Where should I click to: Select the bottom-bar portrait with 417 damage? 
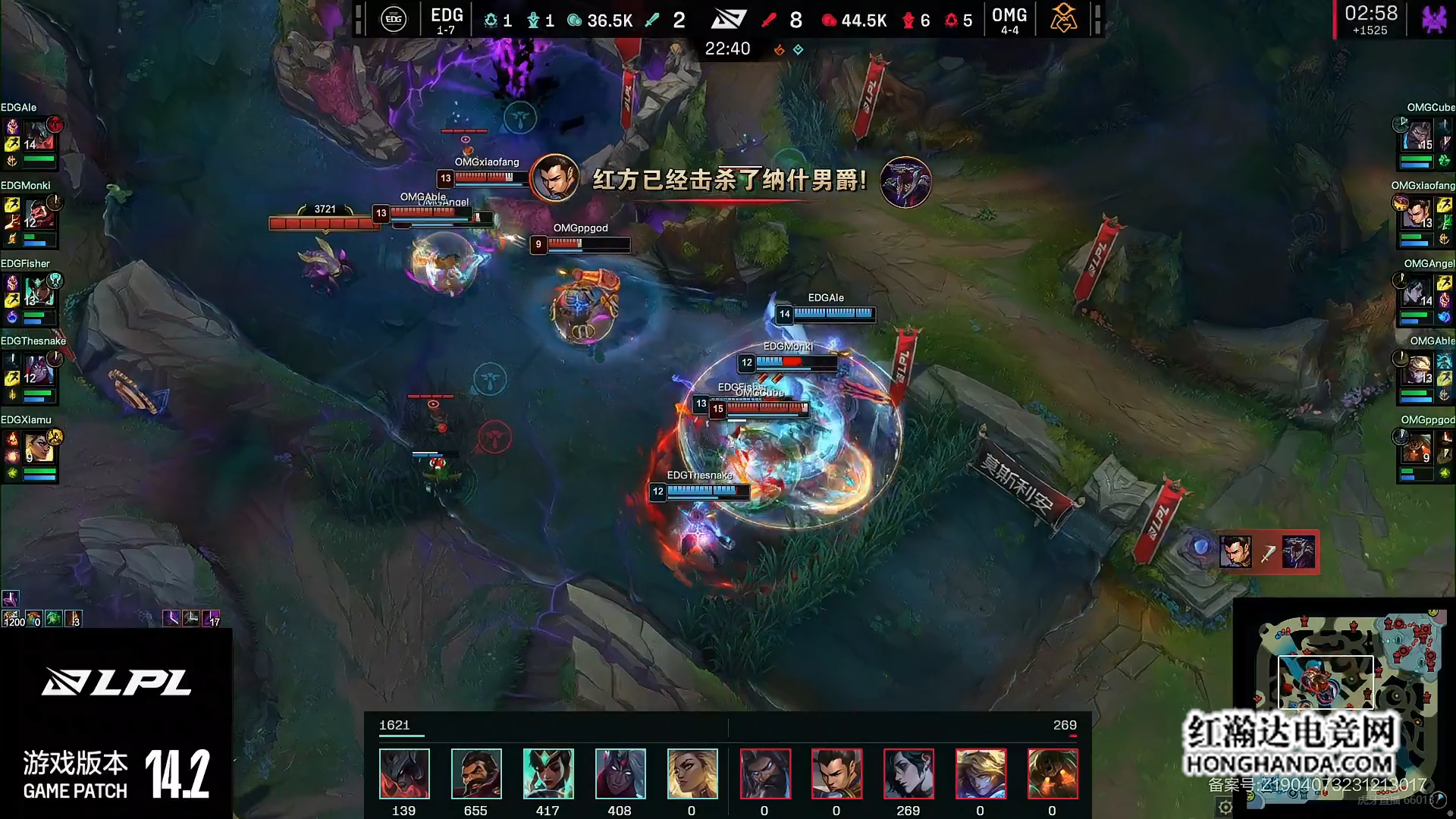coord(548,773)
